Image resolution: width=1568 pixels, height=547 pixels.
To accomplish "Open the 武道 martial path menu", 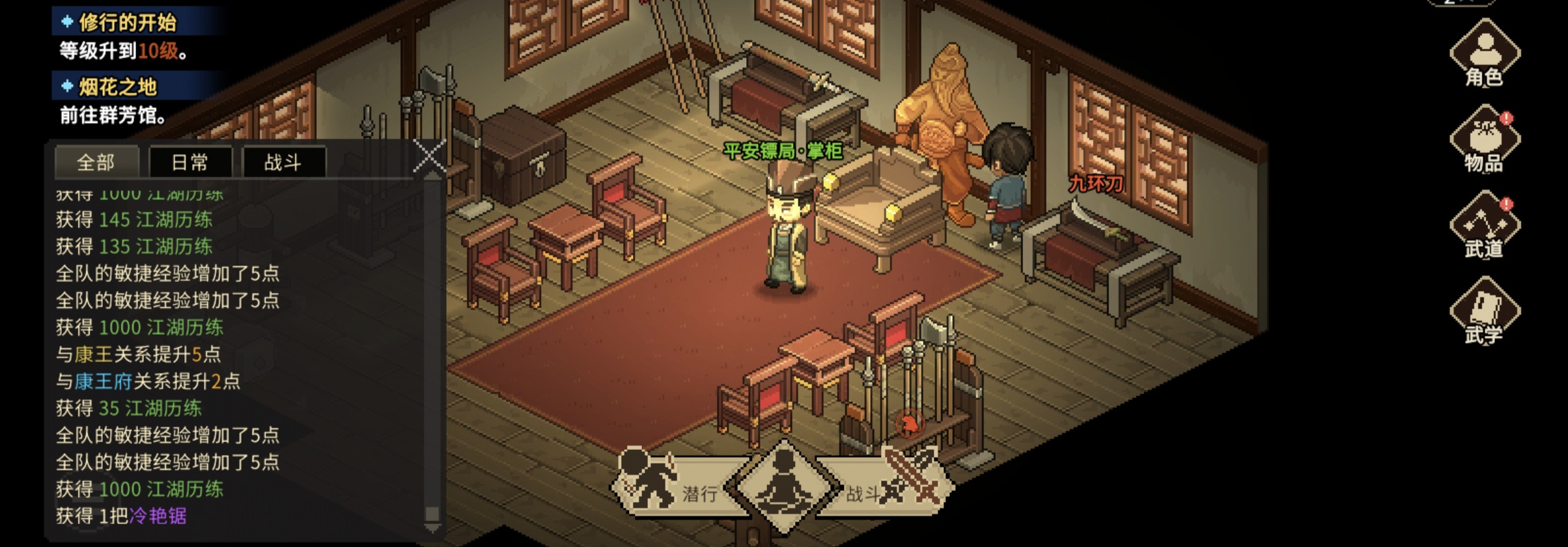I will coord(1485,227).
